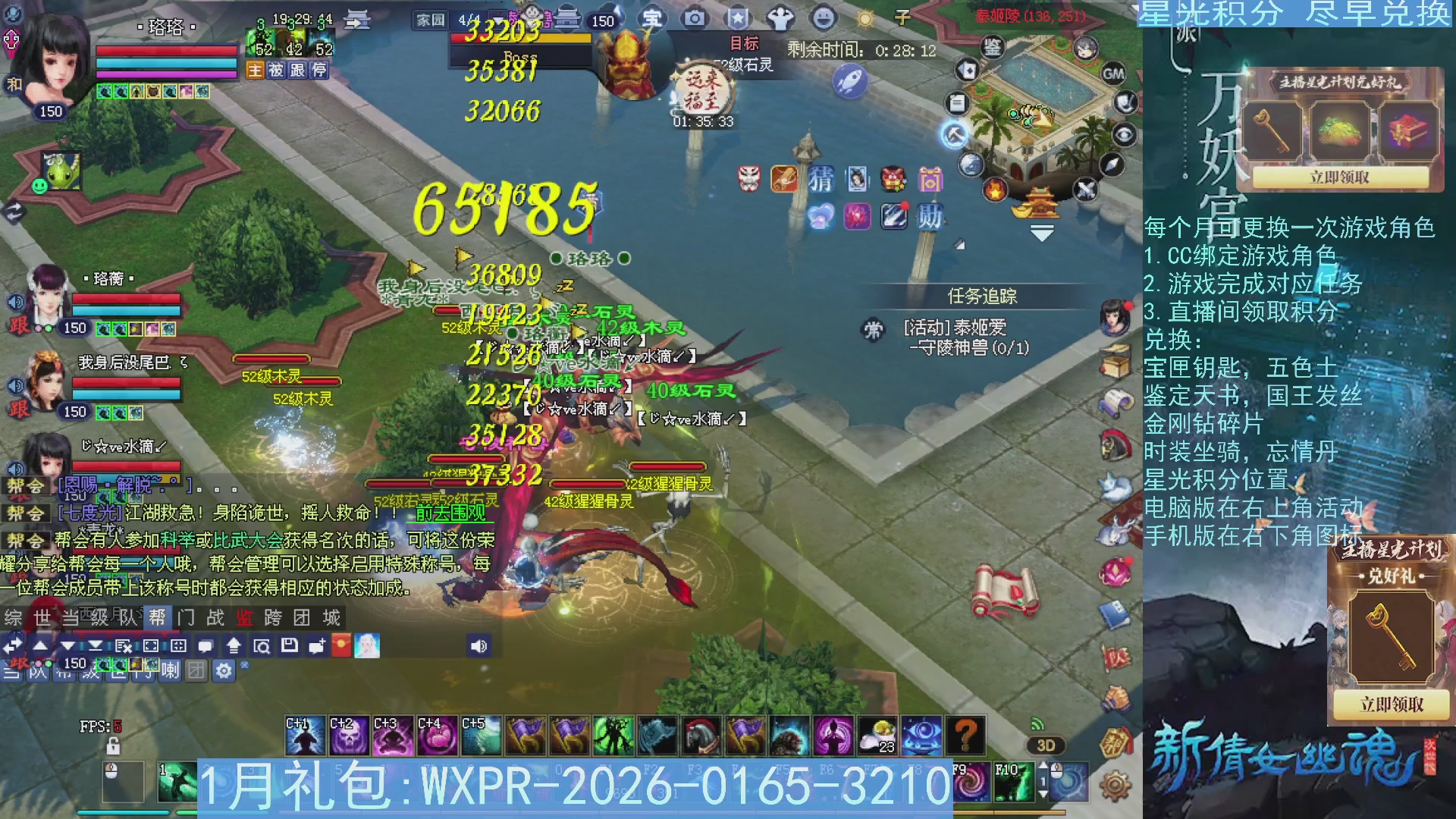Open the purple gift box activity icon

tap(932, 180)
